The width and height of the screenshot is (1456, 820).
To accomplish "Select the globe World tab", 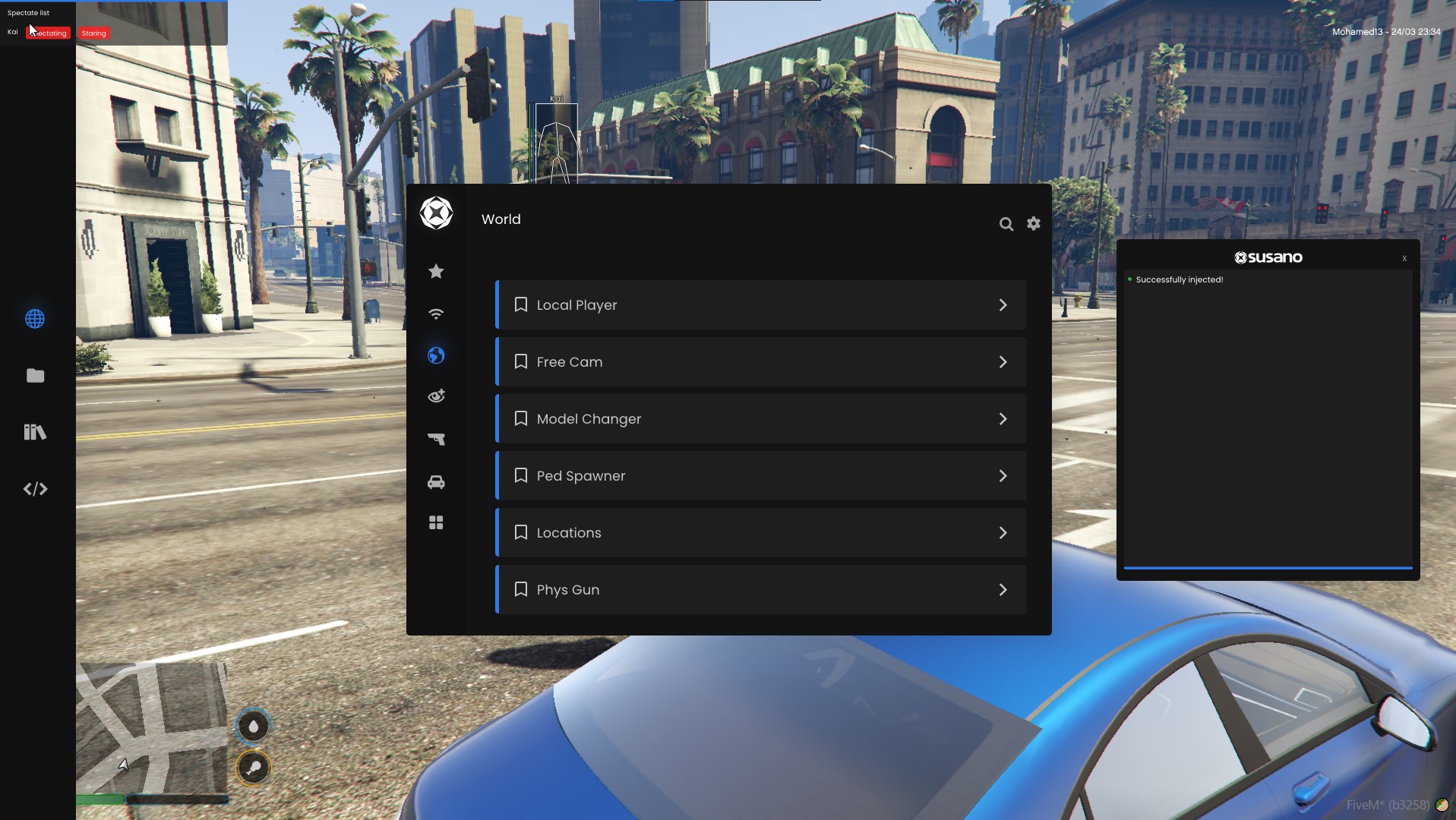I will [x=436, y=355].
